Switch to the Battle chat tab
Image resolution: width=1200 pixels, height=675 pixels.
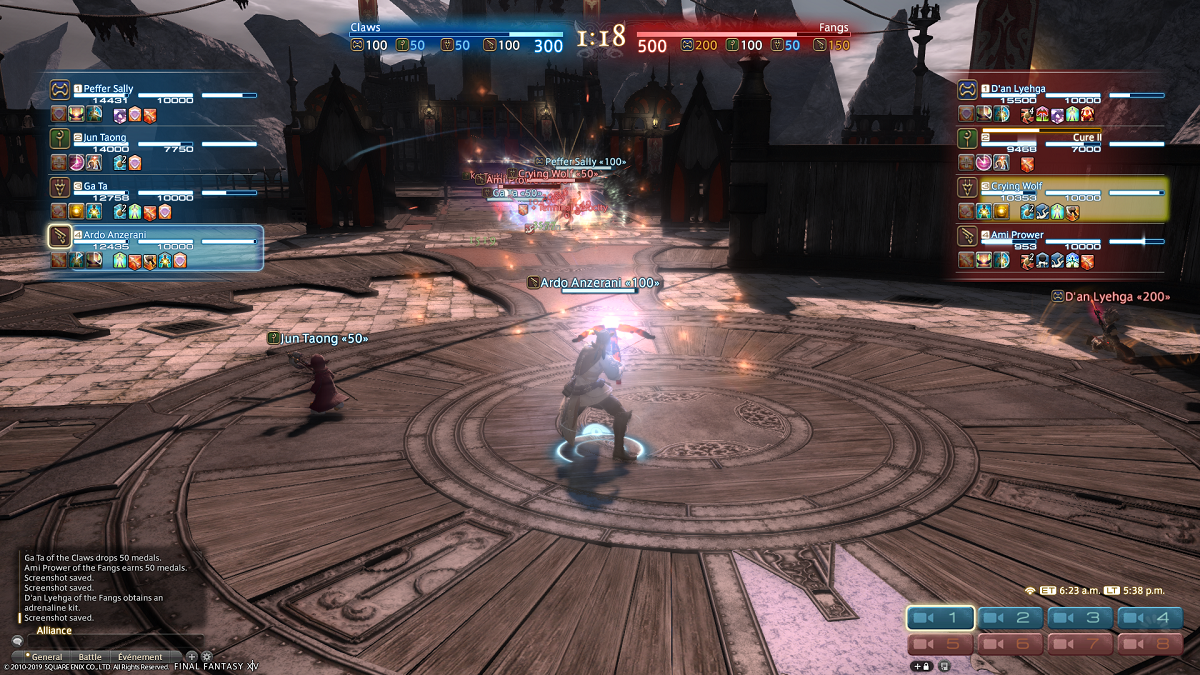click(90, 657)
